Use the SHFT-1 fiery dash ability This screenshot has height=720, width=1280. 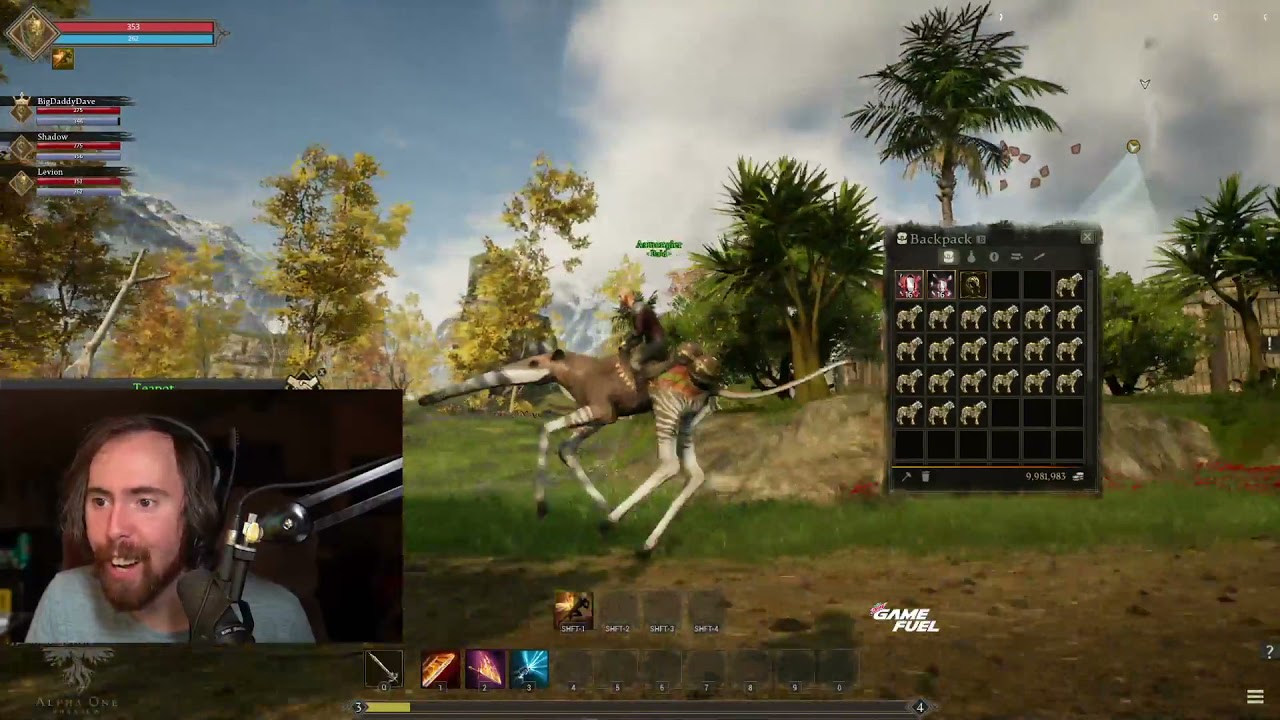(573, 610)
